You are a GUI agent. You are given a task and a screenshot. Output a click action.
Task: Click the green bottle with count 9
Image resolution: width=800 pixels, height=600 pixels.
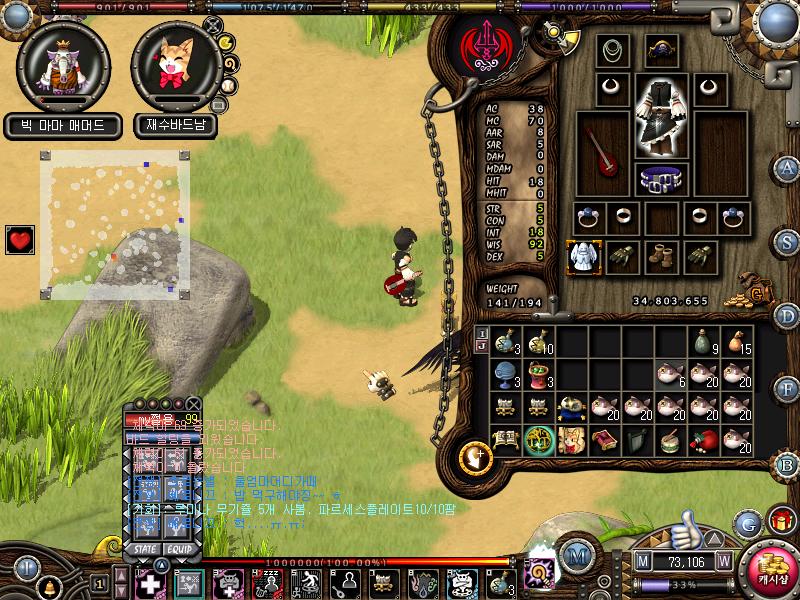705,342
